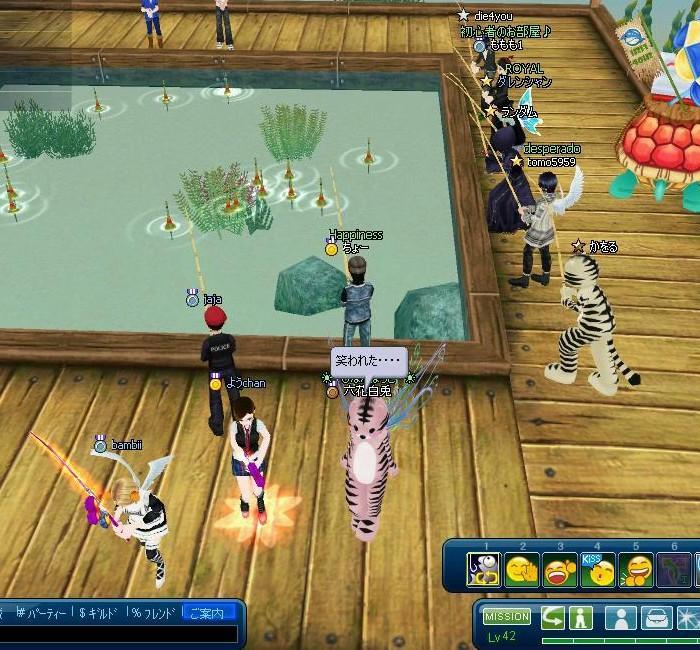This screenshot has height=650, width=700.
Task: Click the sparkle burst menu button
Action: point(689,618)
